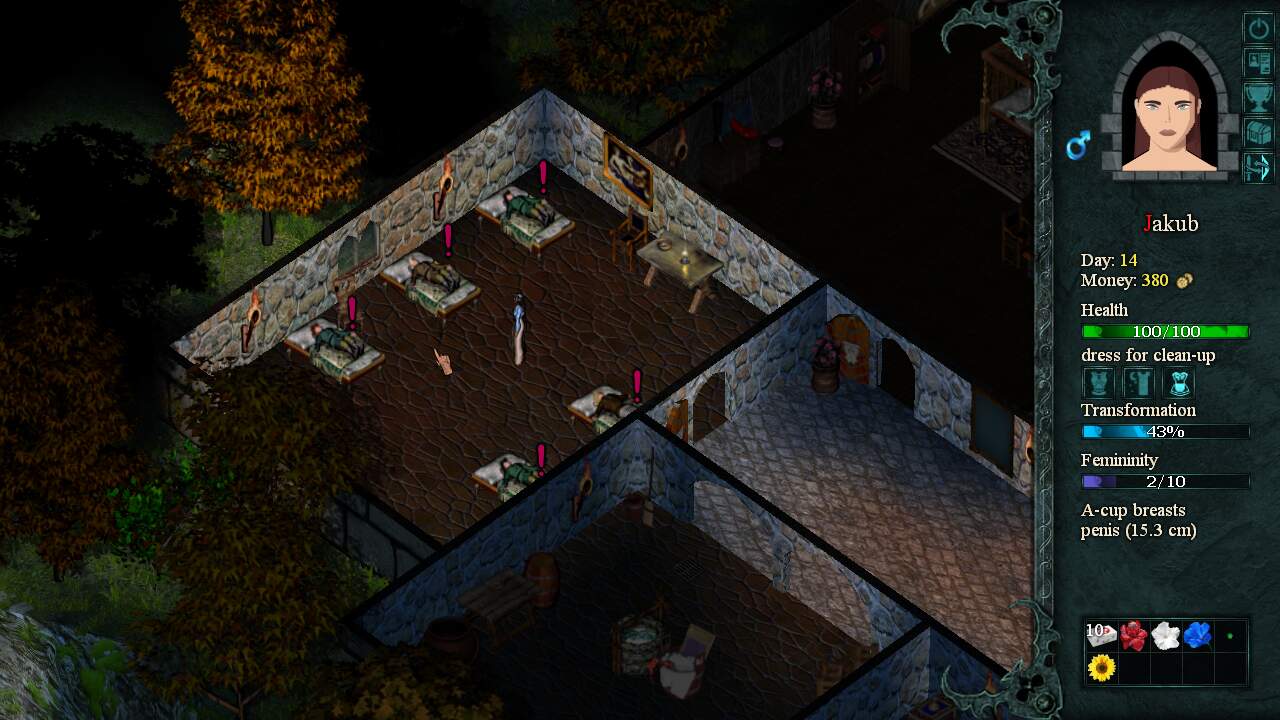Open the character profile card icon
1280x720 pixels.
1257,62
